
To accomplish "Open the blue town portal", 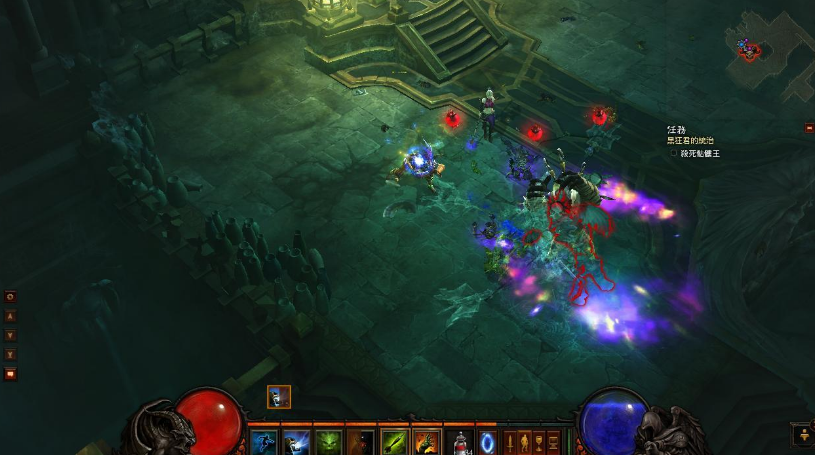I will (488, 442).
